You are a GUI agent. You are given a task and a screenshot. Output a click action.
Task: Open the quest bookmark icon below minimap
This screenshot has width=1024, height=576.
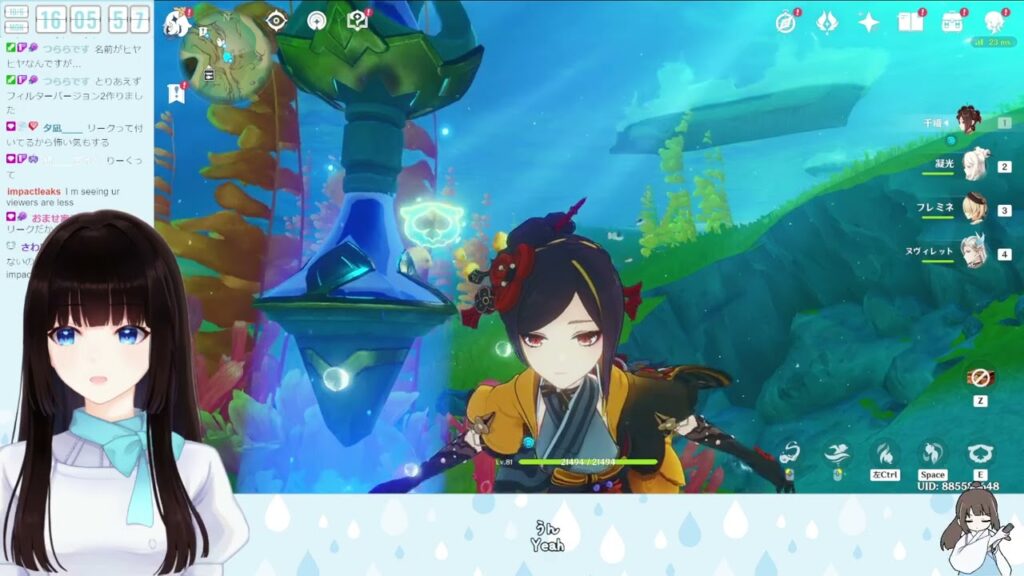point(176,94)
